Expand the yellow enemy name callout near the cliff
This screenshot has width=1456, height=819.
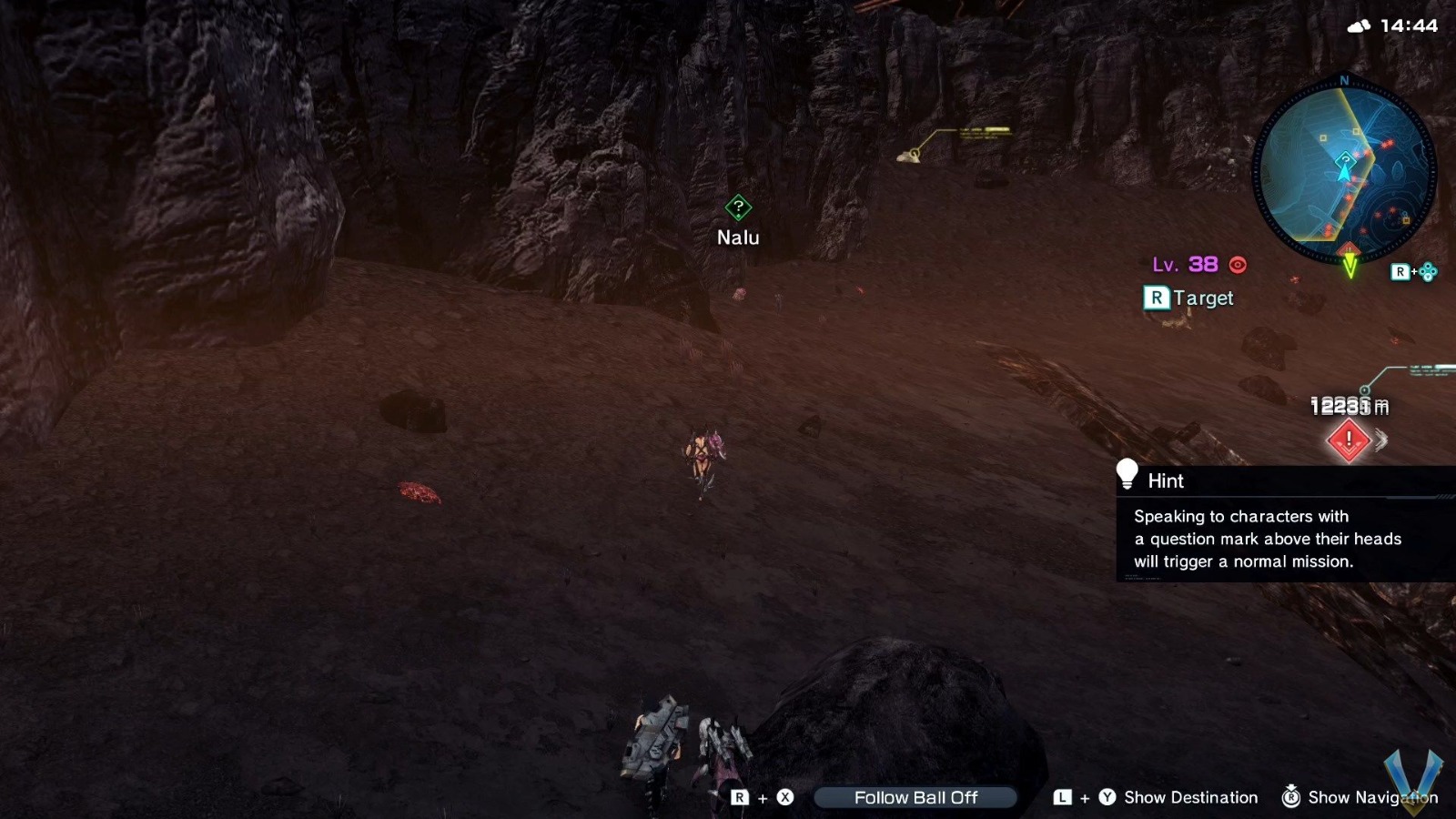click(985, 133)
